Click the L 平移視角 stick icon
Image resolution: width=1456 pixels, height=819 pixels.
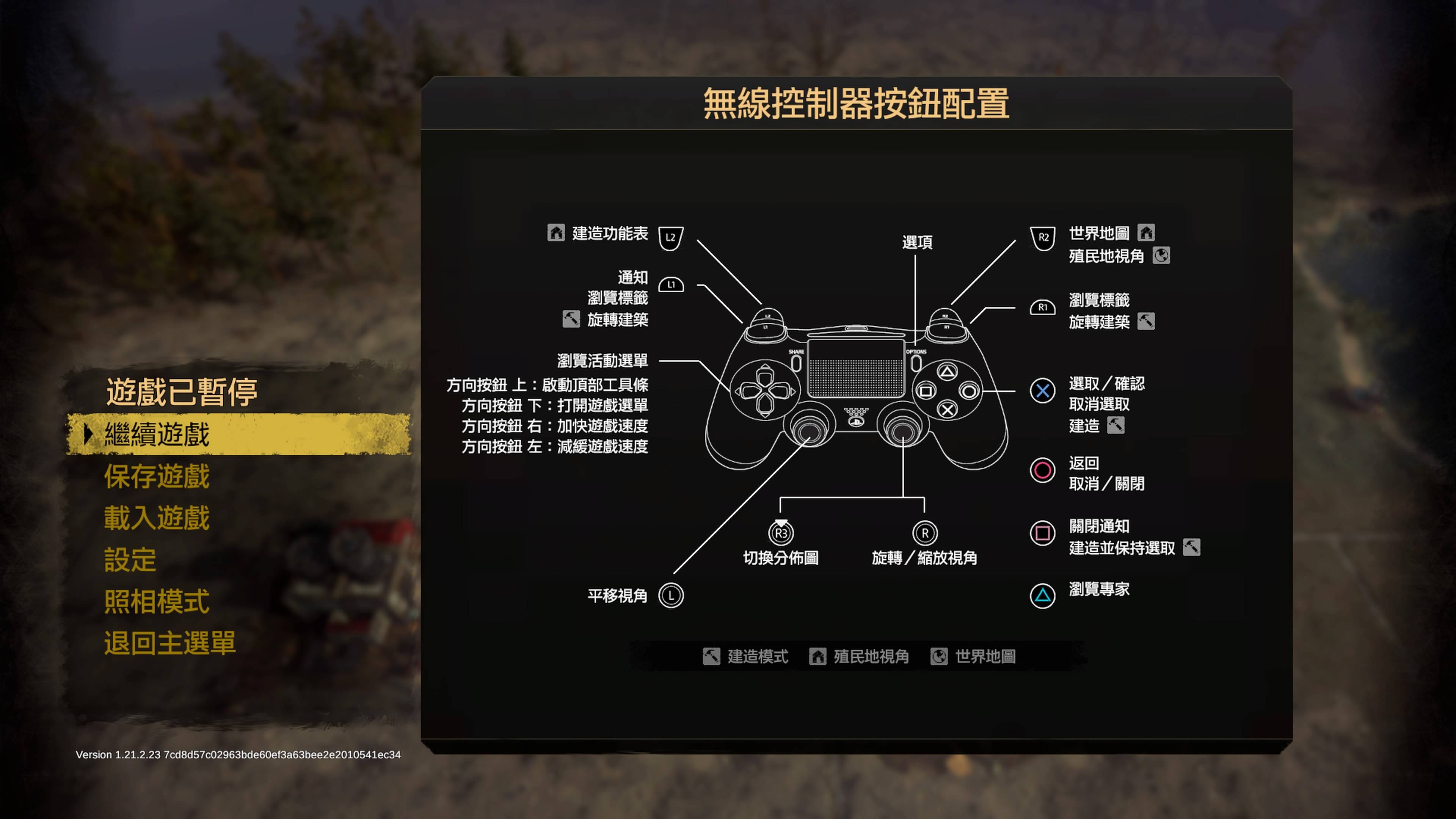[671, 595]
